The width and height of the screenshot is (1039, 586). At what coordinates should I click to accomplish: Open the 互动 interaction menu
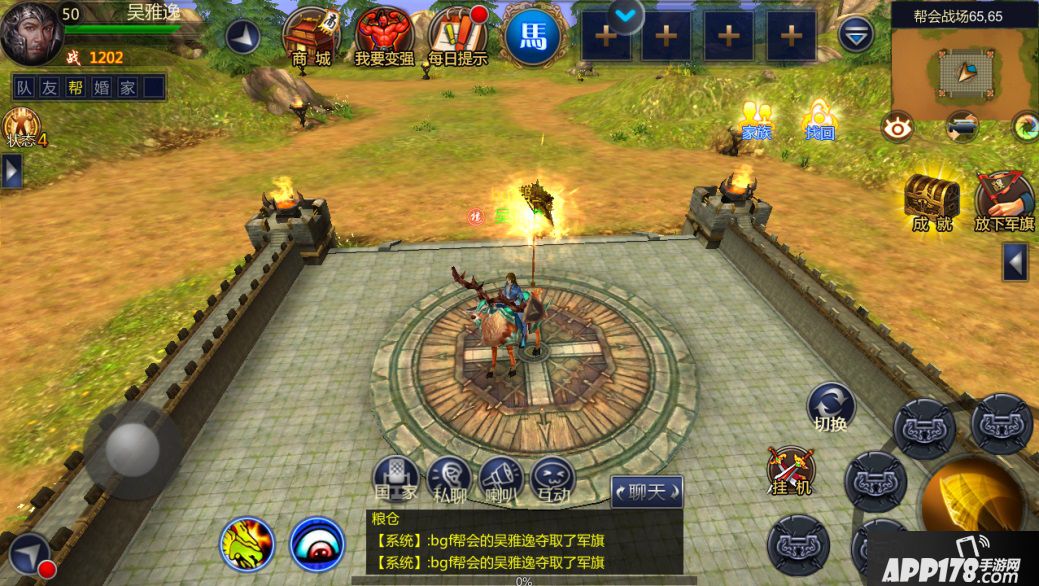553,479
